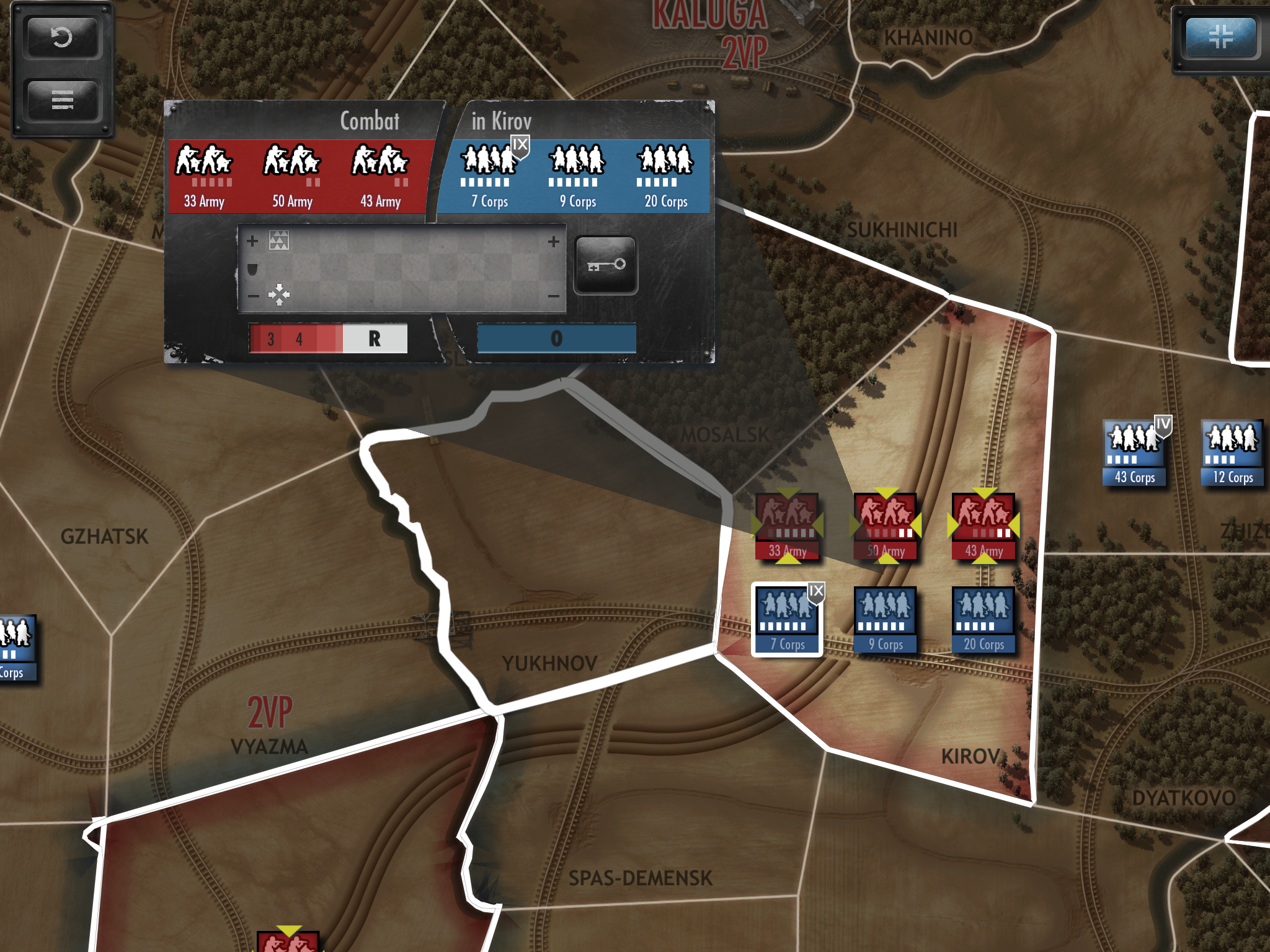Viewport: 1270px width, 952px height.
Task: Select the 20 Corps unit counter on map
Action: [x=984, y=619]
